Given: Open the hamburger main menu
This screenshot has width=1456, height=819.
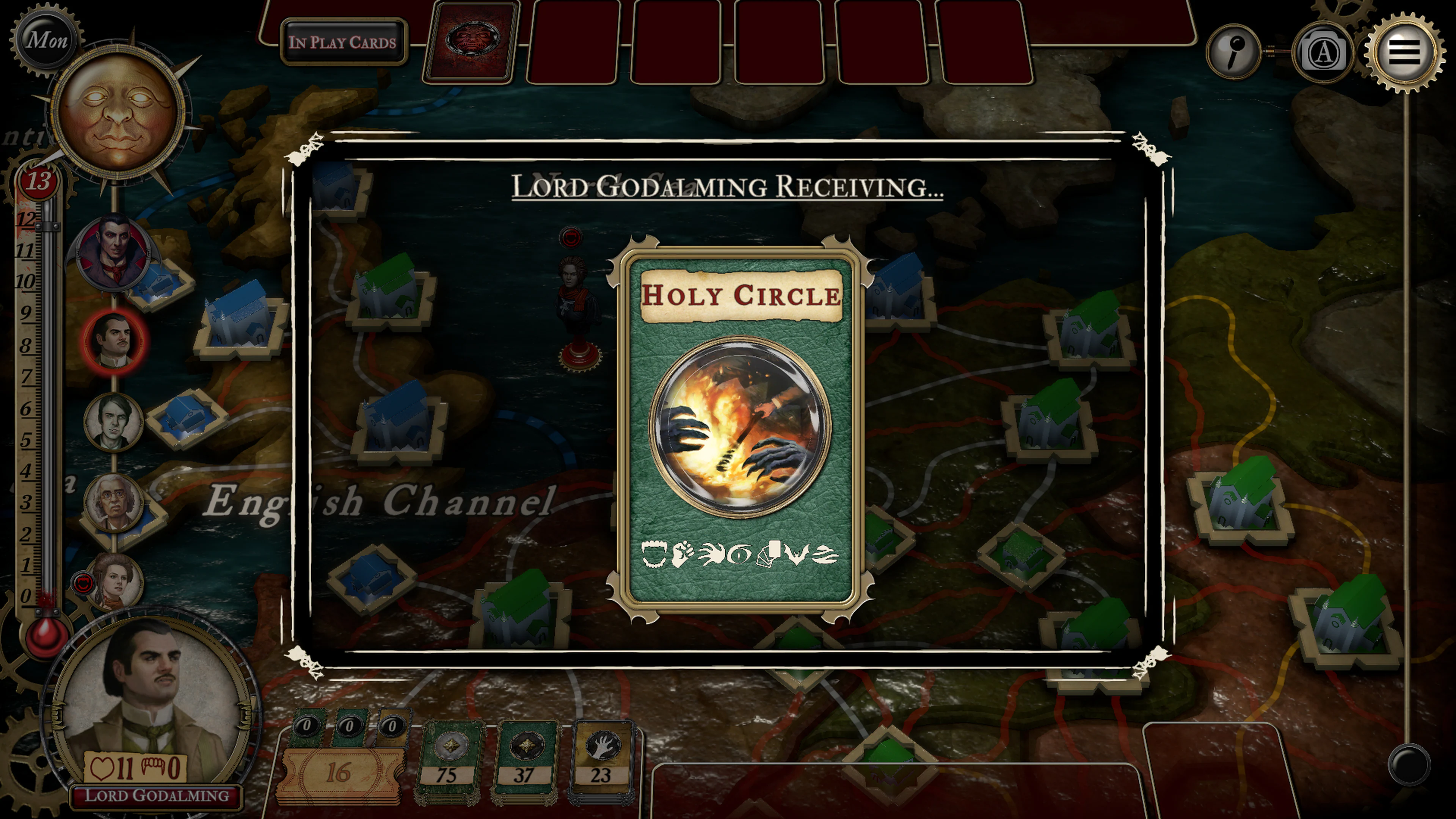Looking at the screenshot, I should pos(1403,52).
